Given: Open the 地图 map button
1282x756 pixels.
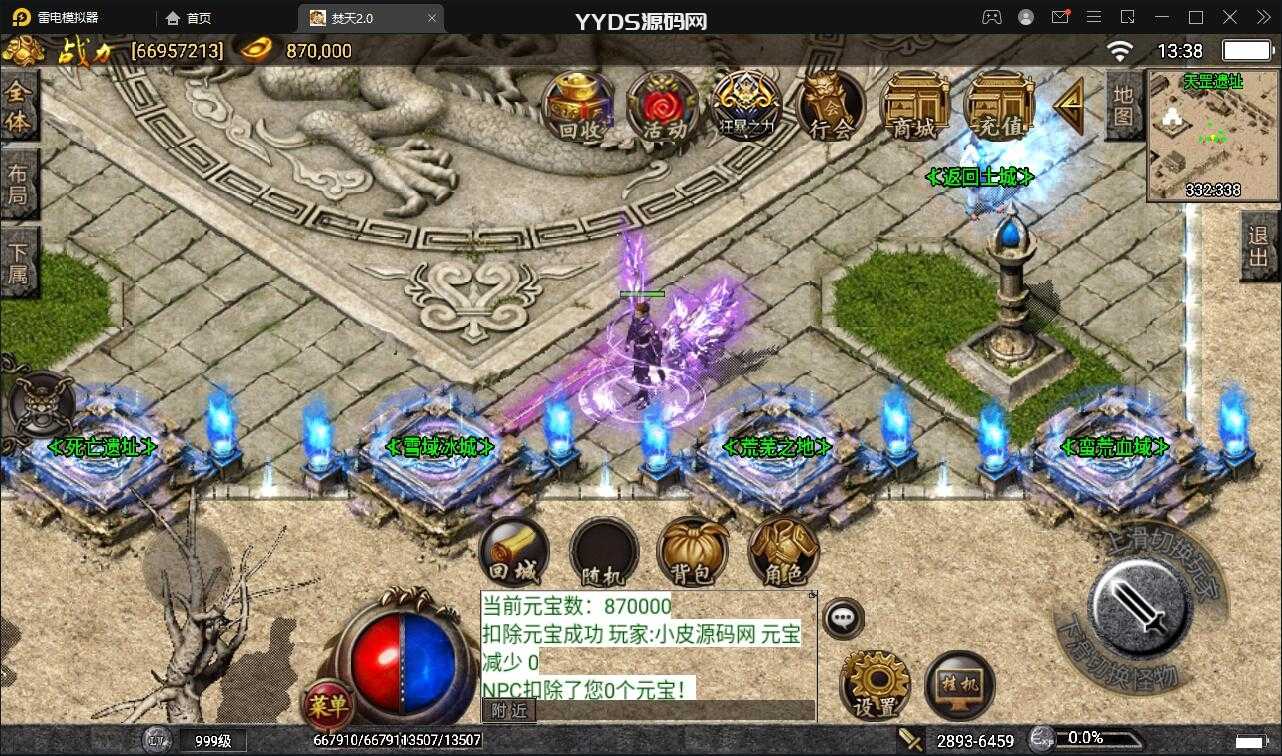Looking at the screenshot, I should (x=1123, y=106).
